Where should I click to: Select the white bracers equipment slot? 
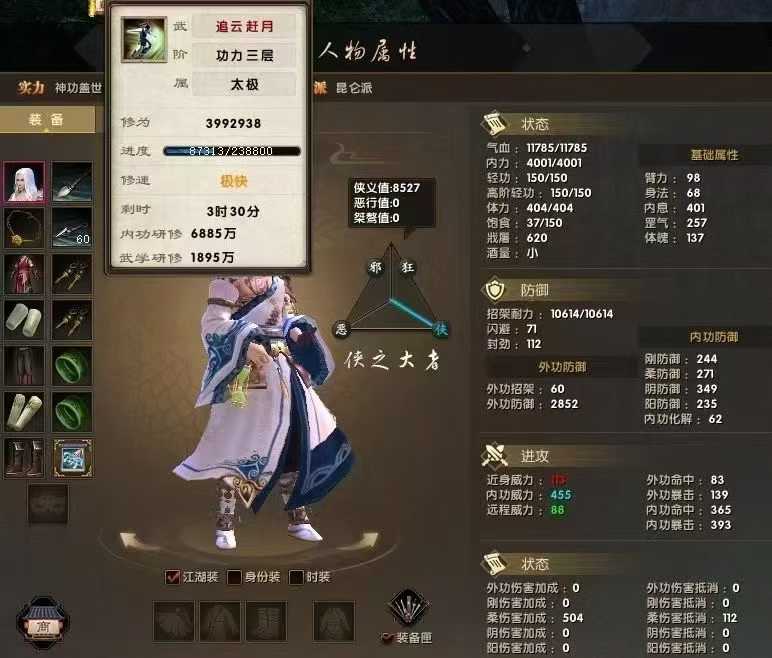[x=23, y=319]
